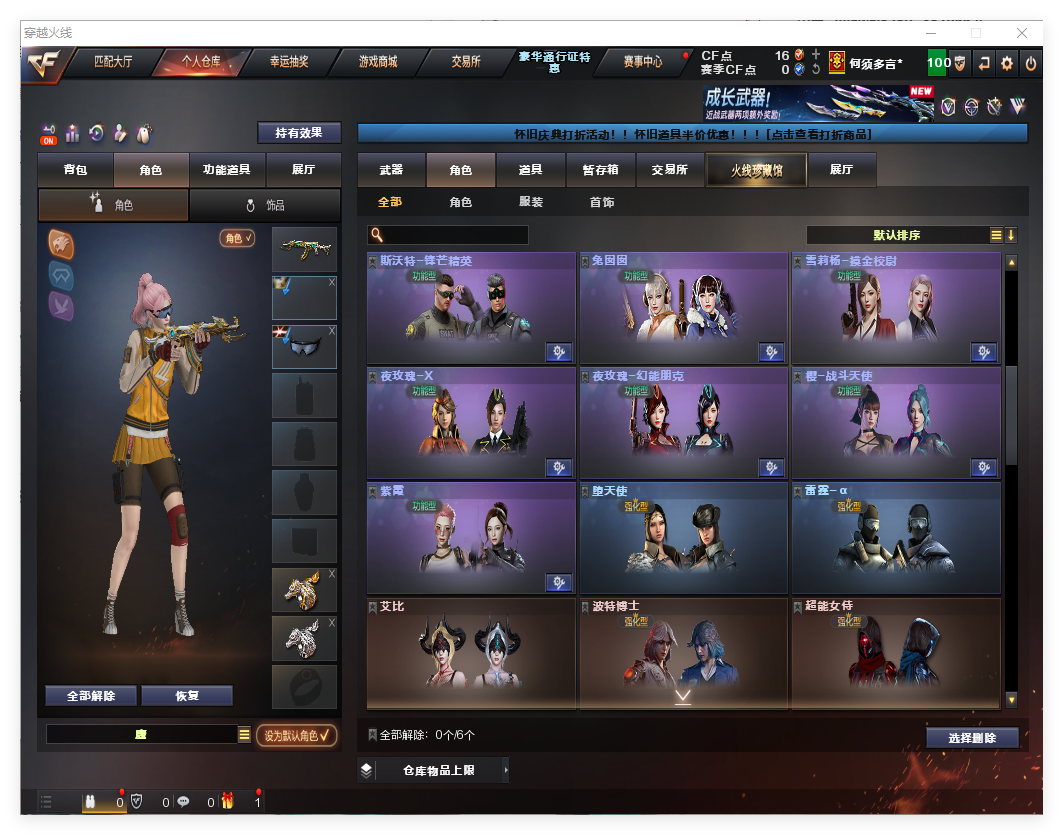Viewport: 1063px width, 835px height.
Task: Click the 全部解除 unequip all button
Action: click(91, 696)
